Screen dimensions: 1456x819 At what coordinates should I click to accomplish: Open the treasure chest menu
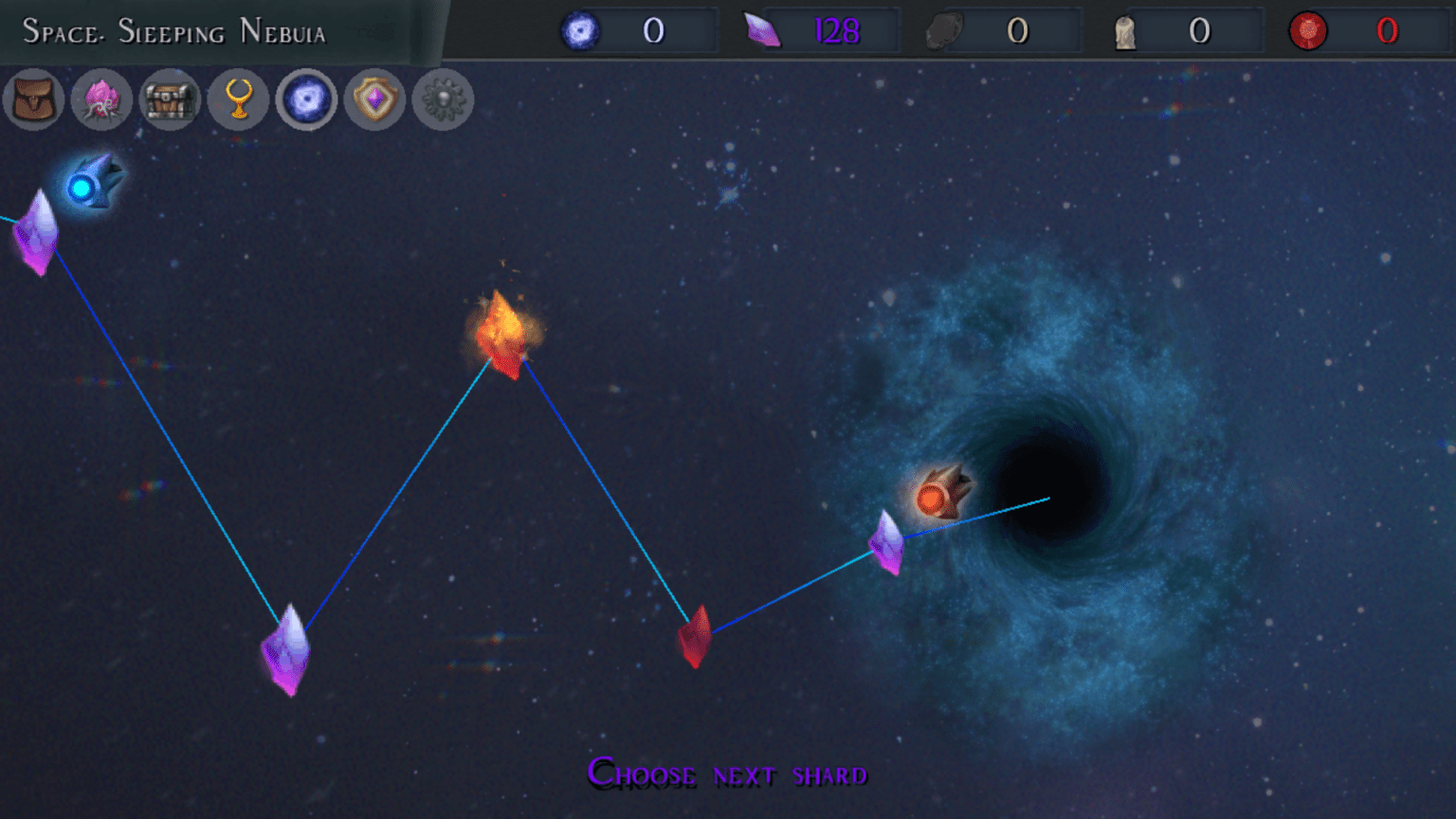pos(171,100)
